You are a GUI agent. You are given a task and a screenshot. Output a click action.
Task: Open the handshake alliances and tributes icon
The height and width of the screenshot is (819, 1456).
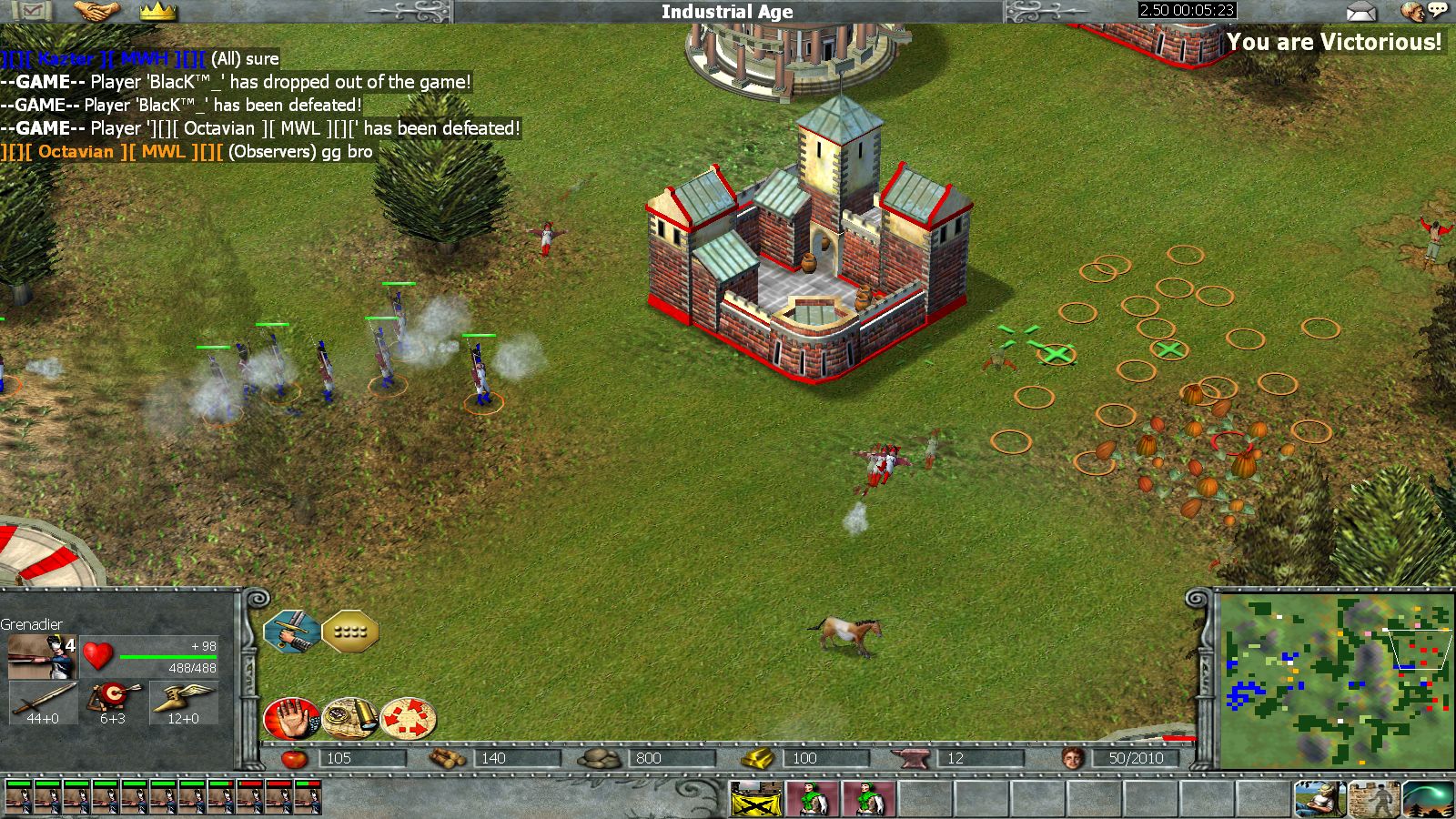click(x=97, y=12)
